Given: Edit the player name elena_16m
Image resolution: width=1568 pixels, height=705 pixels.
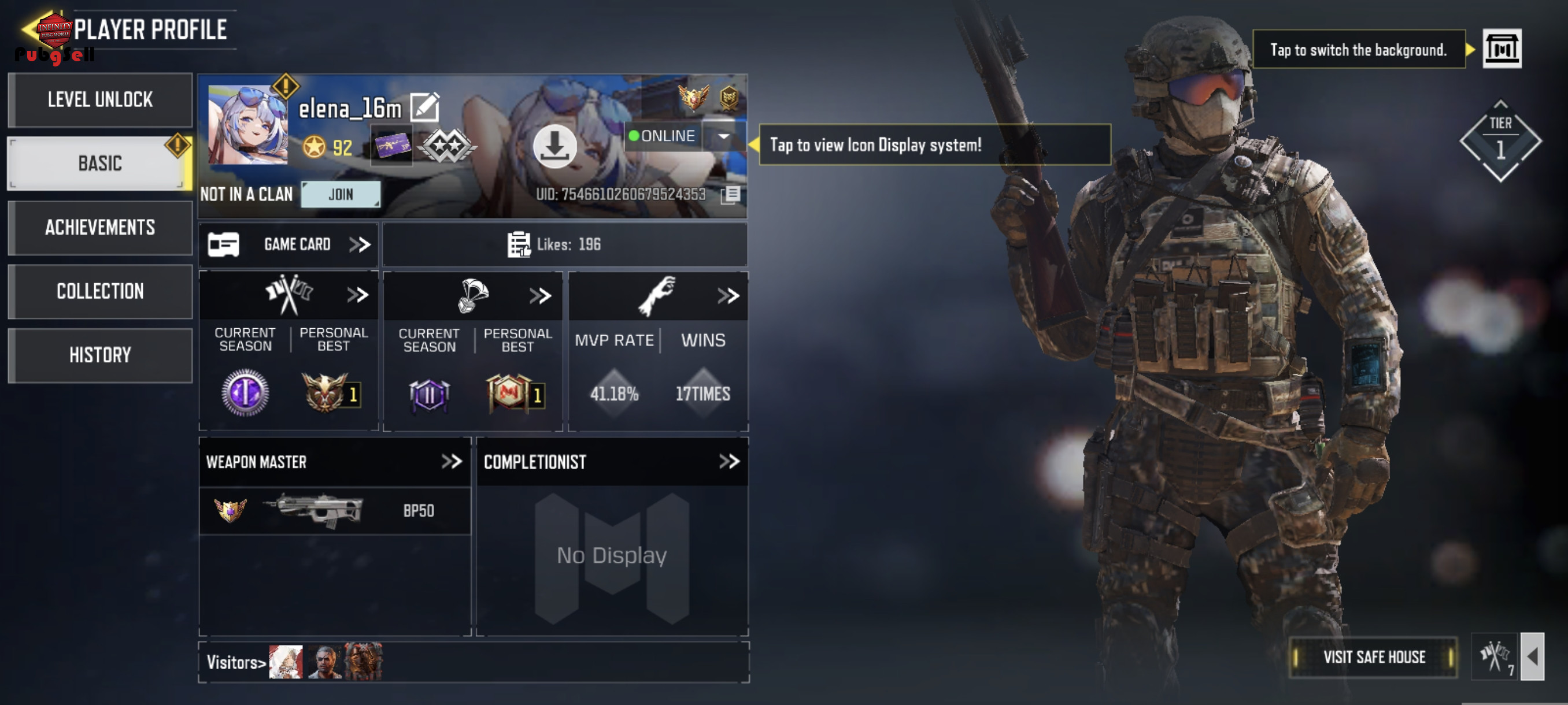Looking at the screenshot, I should coord(424,107).
